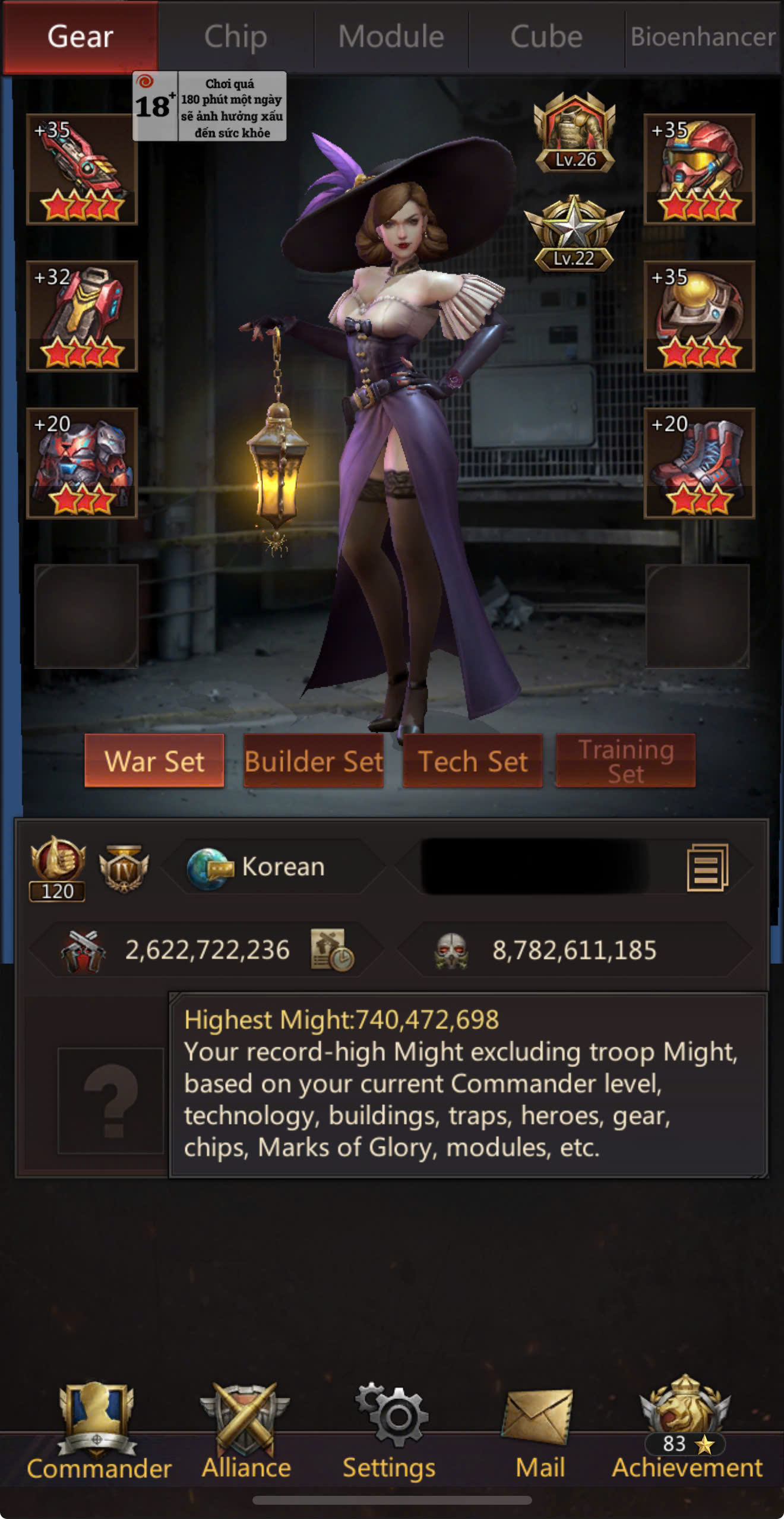Equip the War Set
Image resolution: width=784 pixels, height=1519 pixels.
tap(154, 761)
